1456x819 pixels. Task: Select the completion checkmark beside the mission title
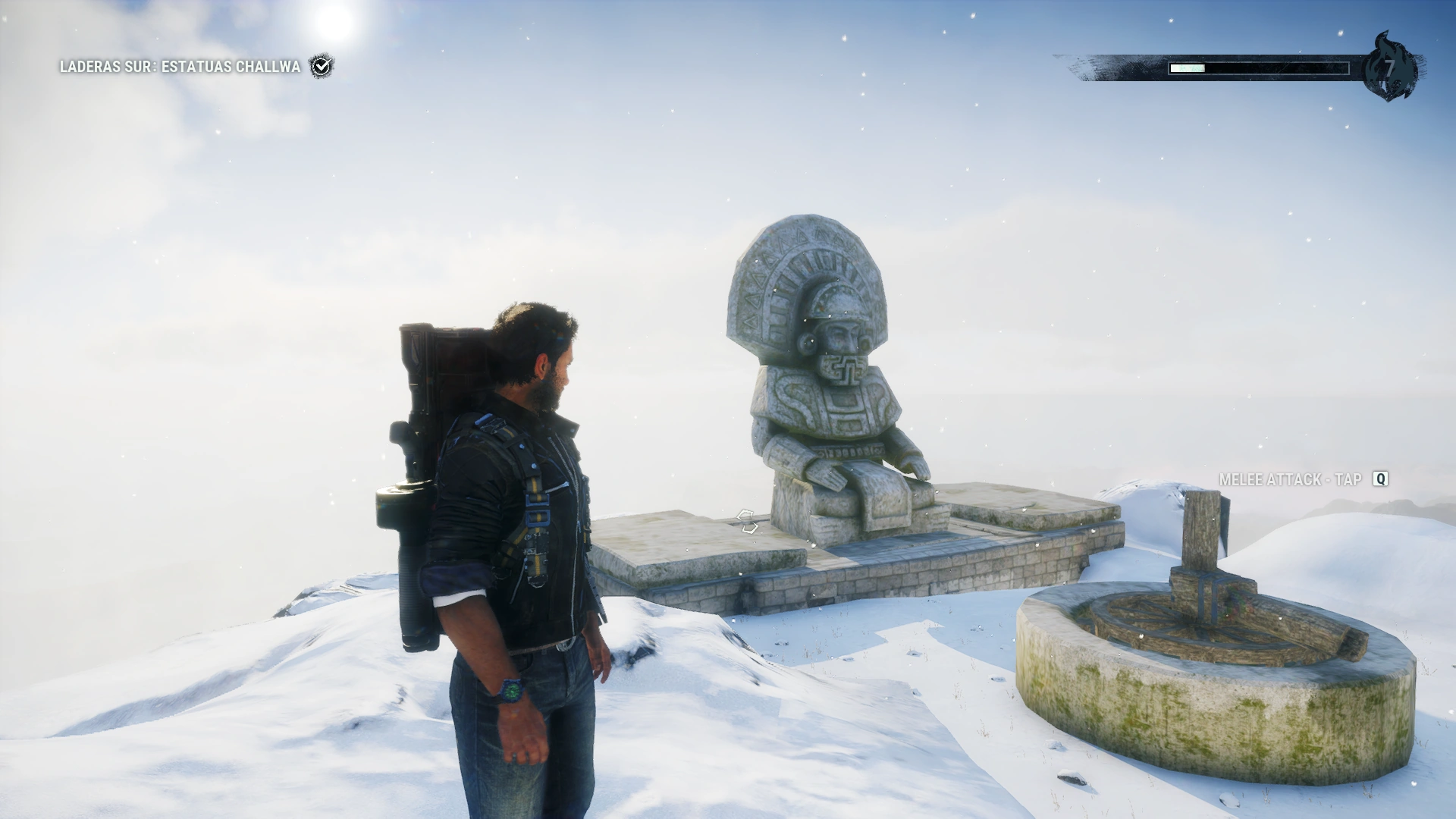coord(322,67)
